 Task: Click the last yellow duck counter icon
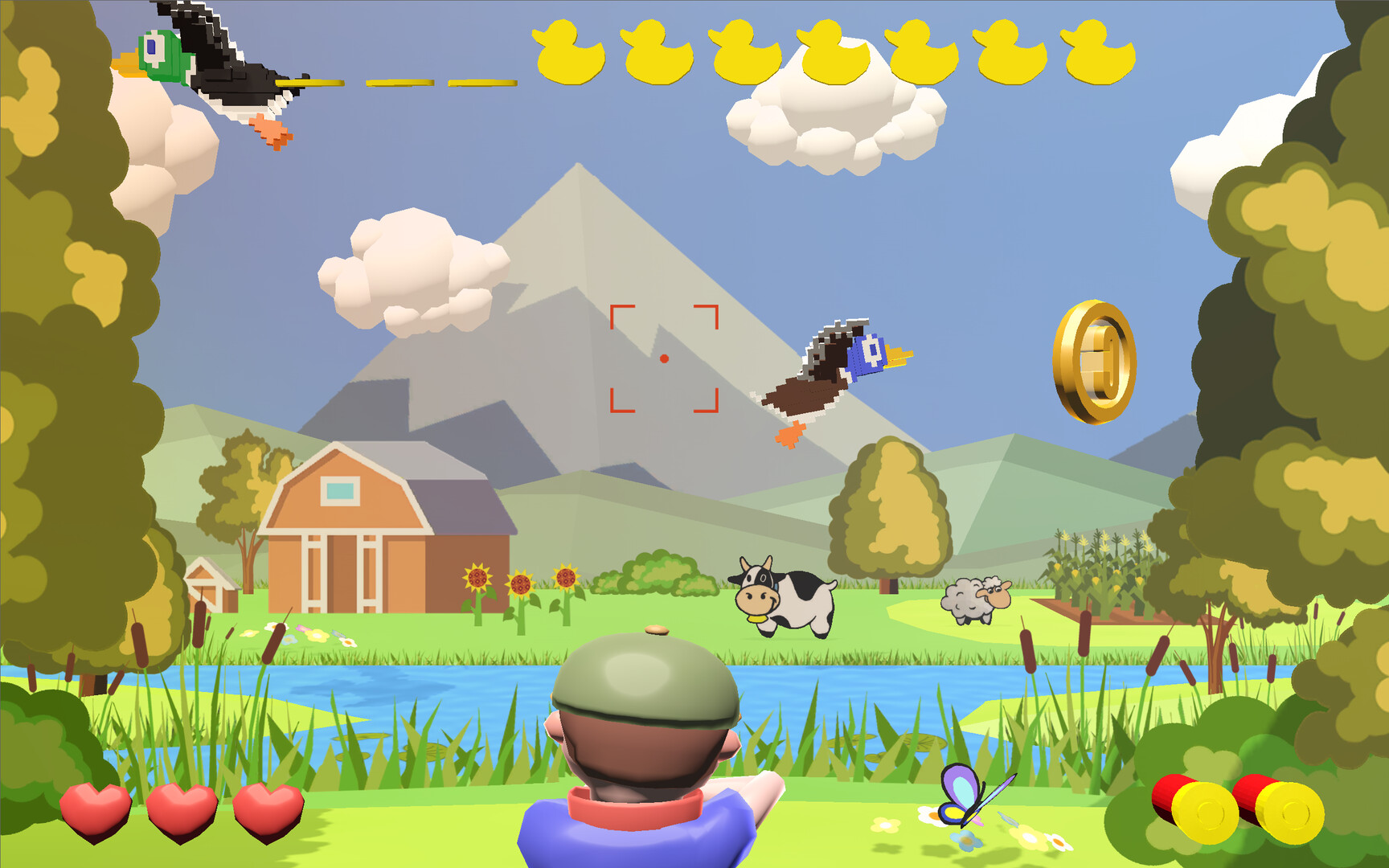(x=1098, y=52)
